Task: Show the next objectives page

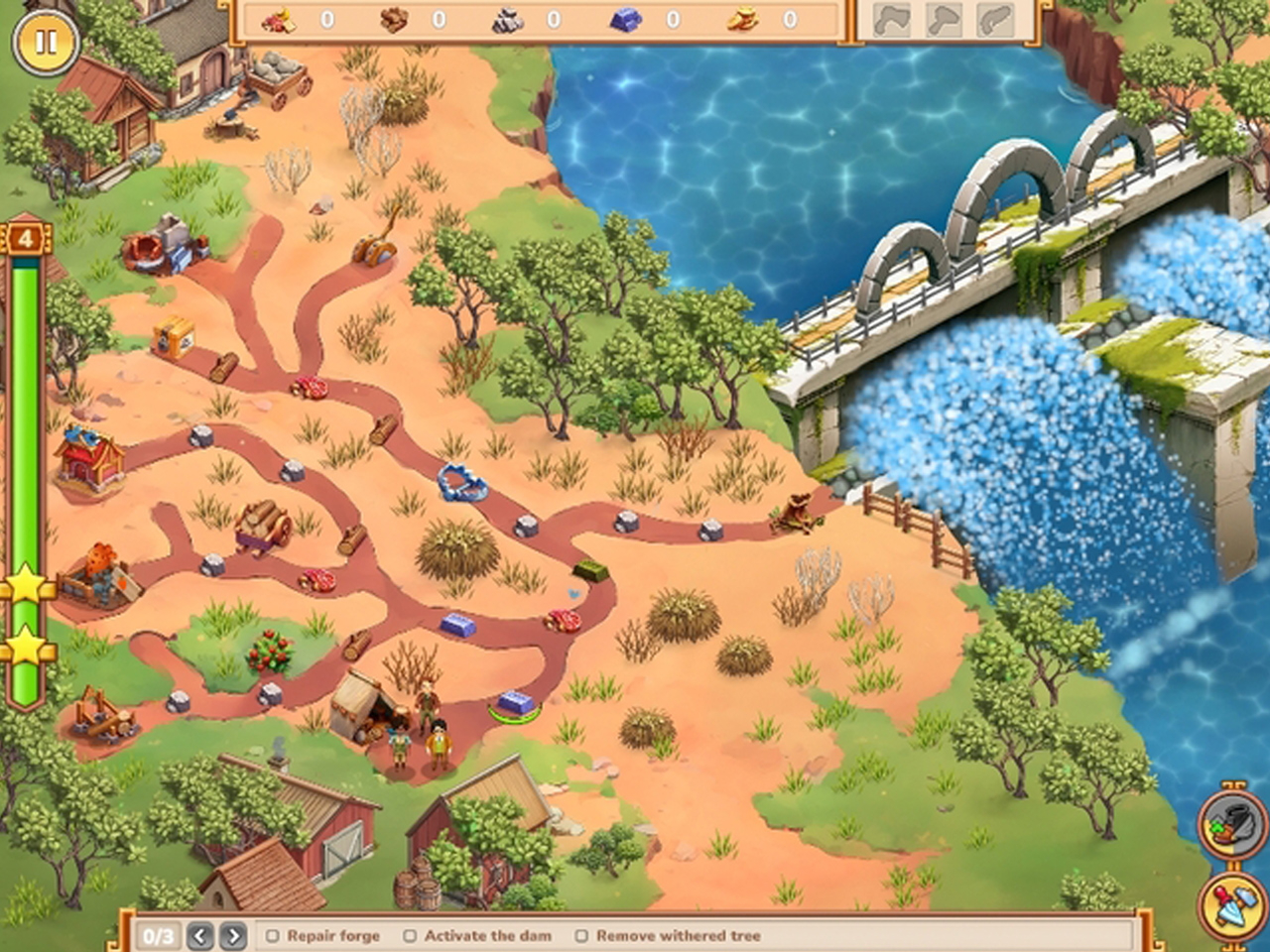Action: click(233, 935)
